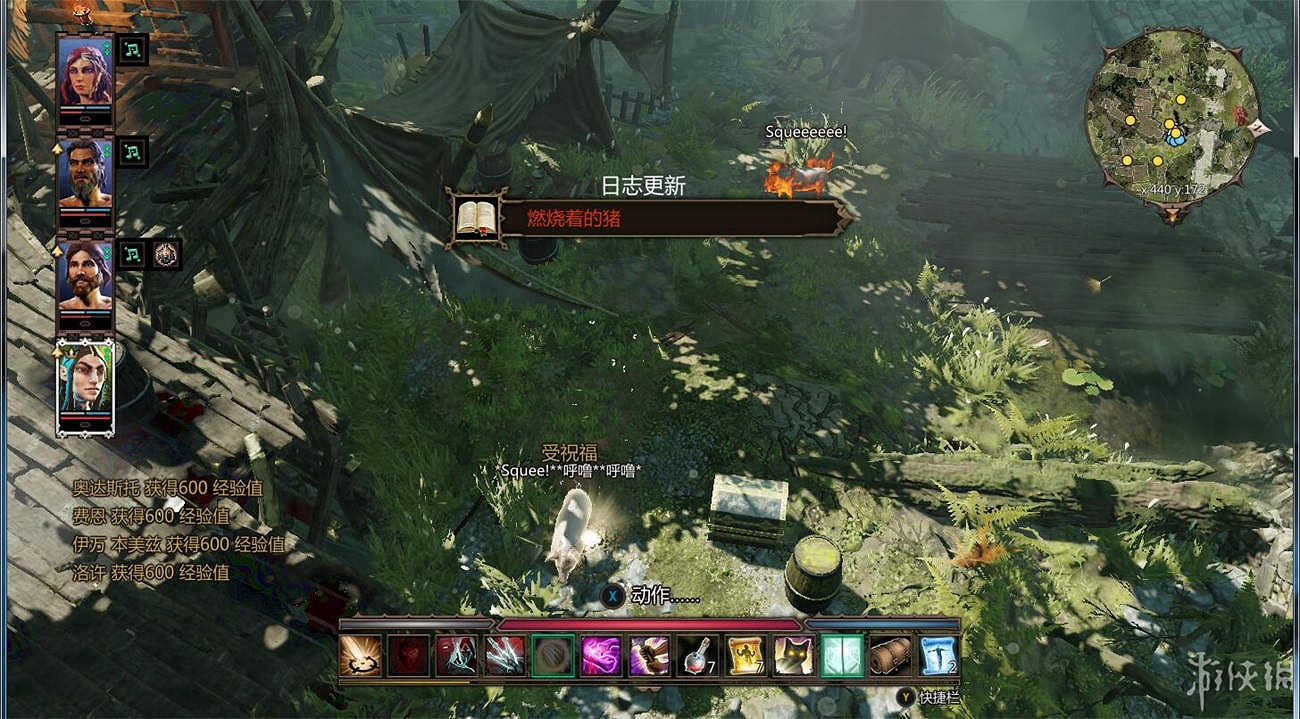1300x719 pixels.
Task: Activate the sword whirlwind attack skill
Action: click(x=360, y=656)
